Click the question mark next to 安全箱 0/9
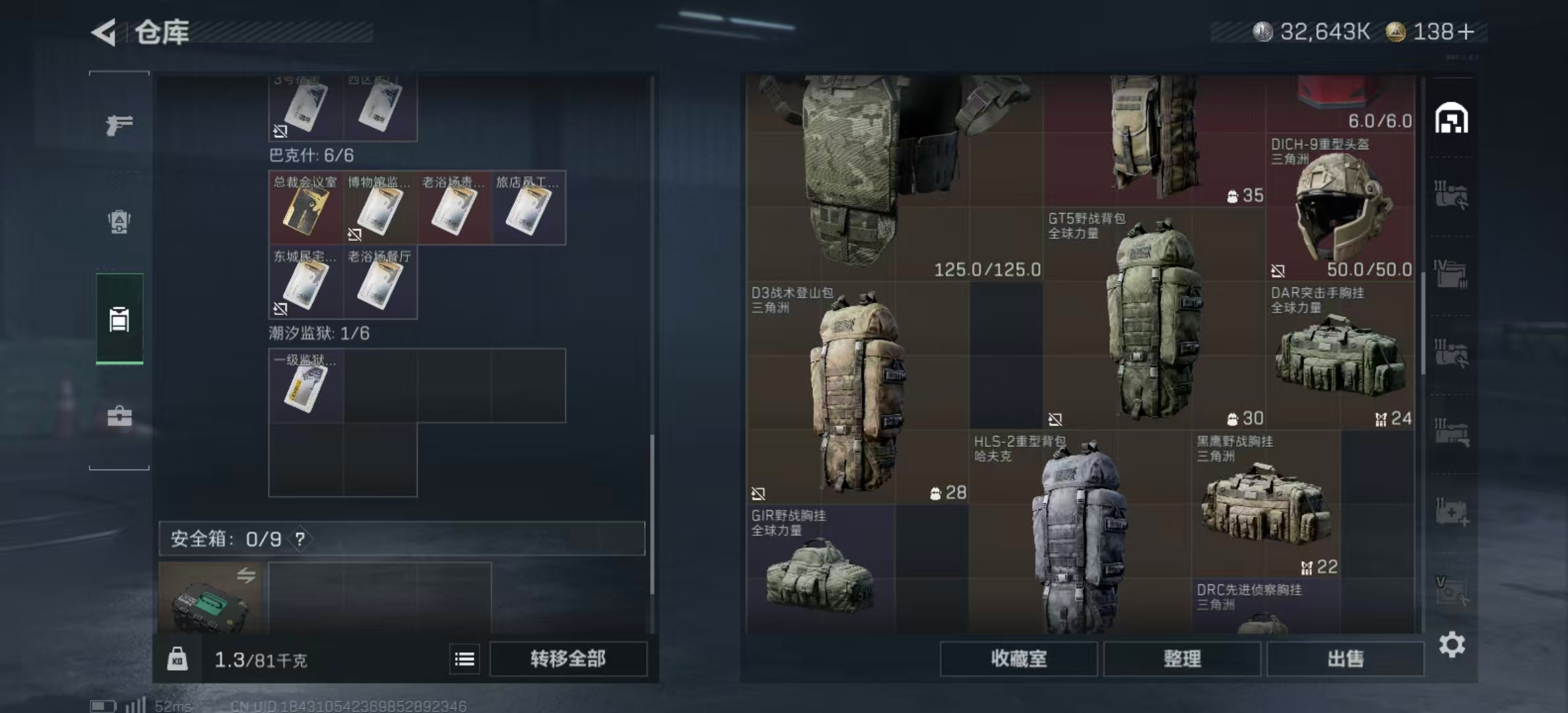1568x713 pixels. point(301,539)
